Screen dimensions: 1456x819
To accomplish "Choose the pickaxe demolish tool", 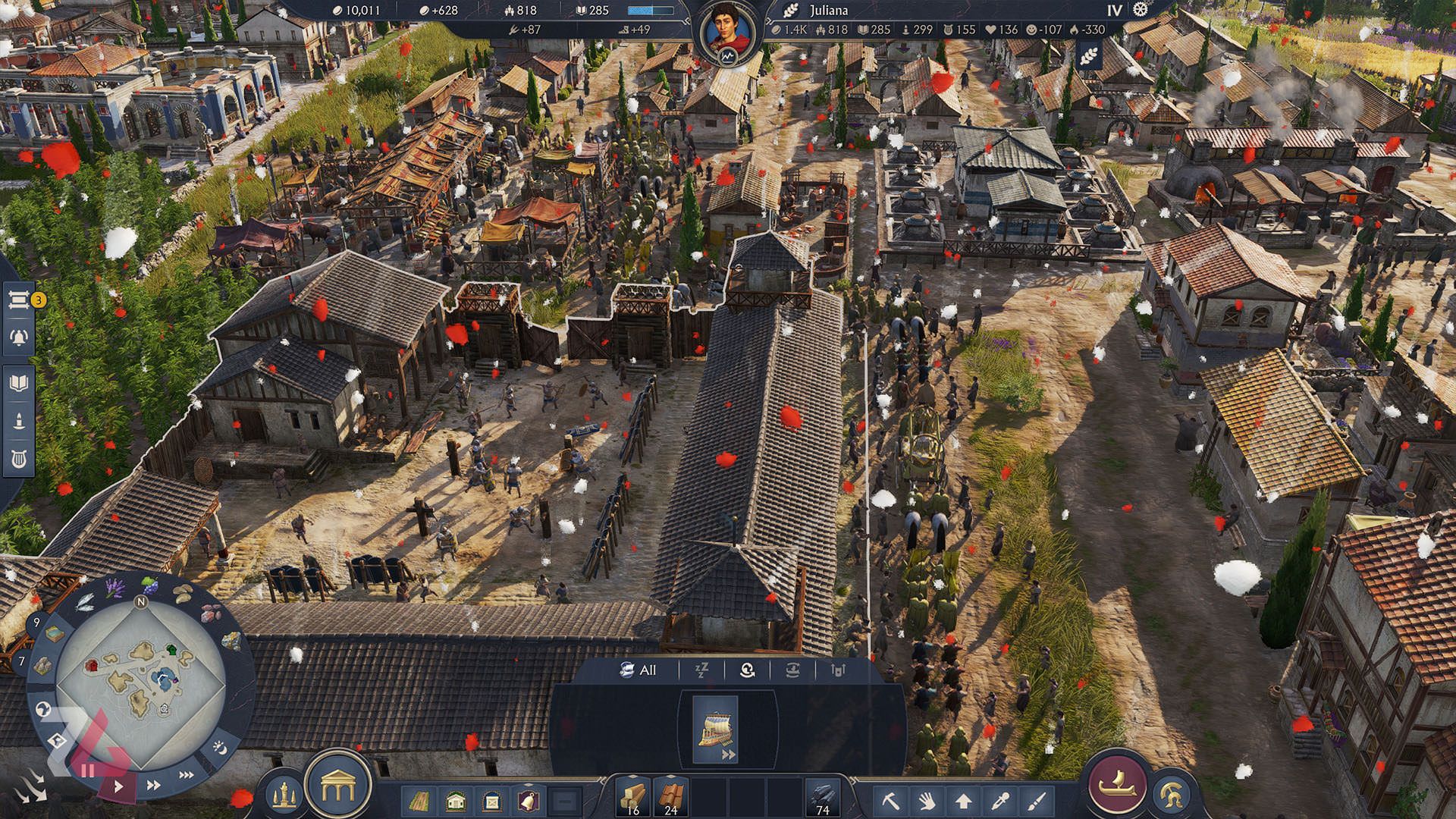I will (x=890, y=800).
